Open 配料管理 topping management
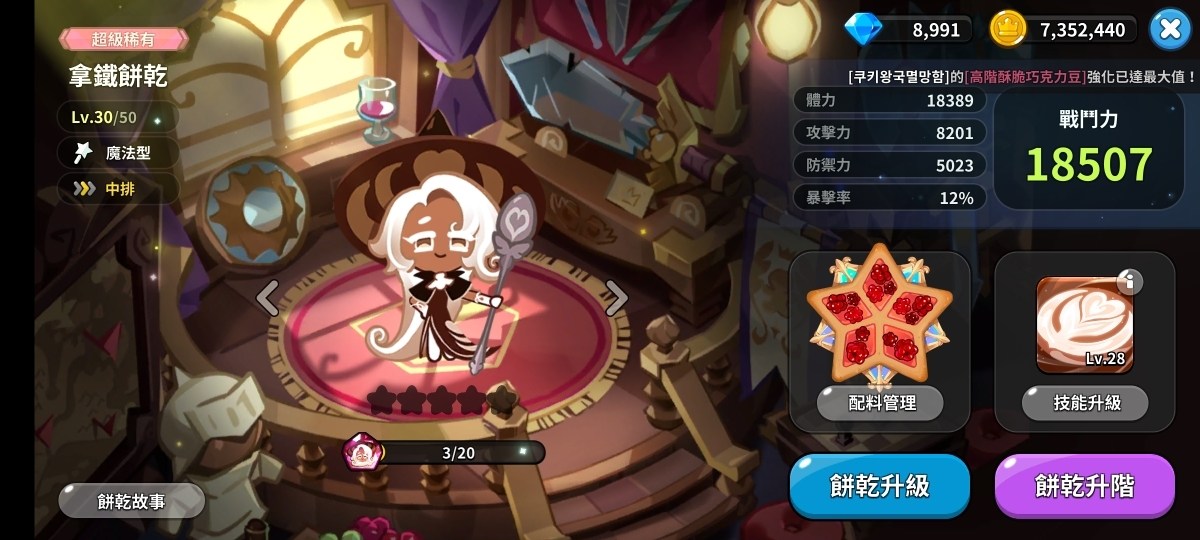1200x540 pixels. 880,403
